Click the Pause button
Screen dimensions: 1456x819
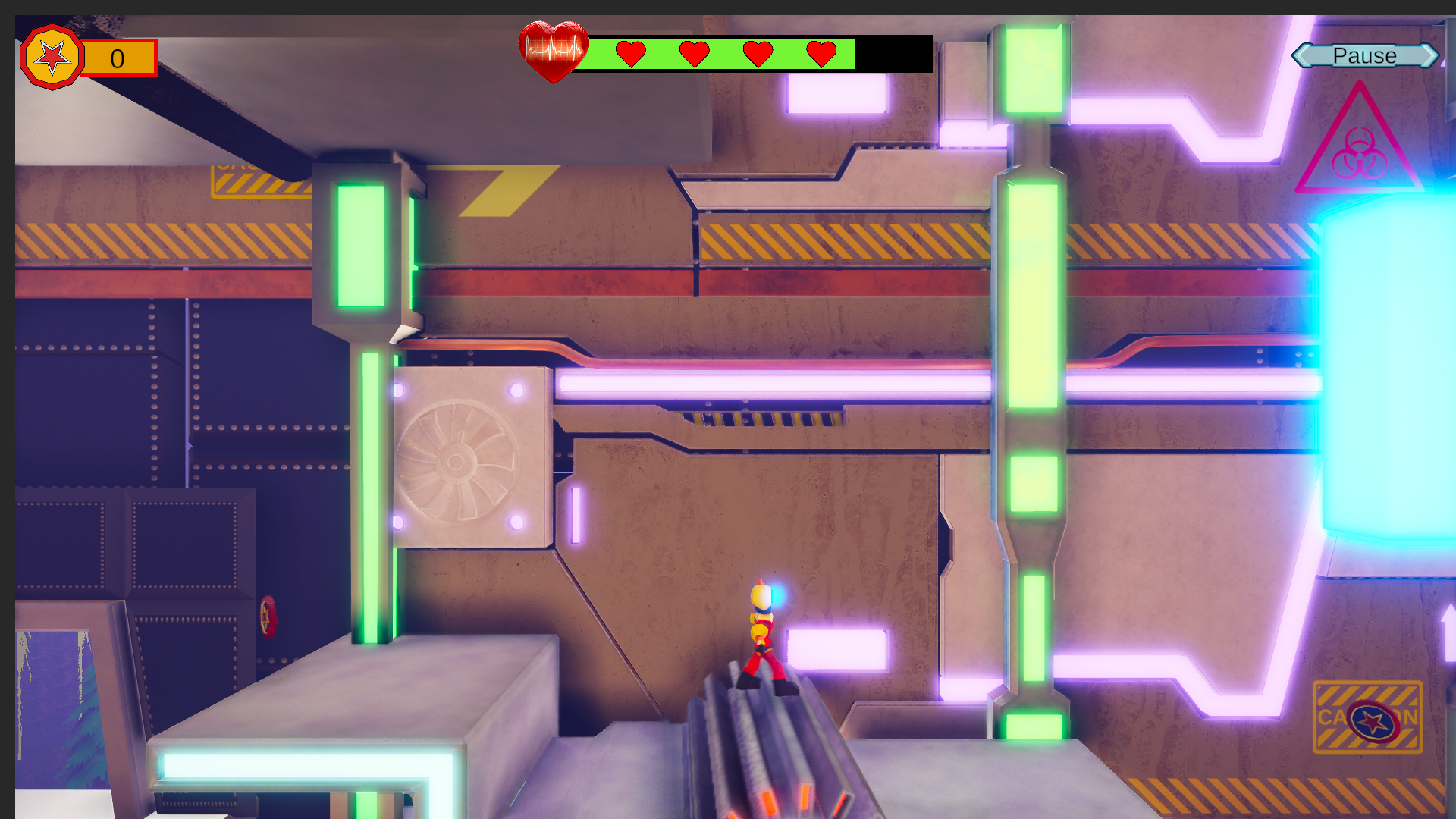pos(1364,56)
